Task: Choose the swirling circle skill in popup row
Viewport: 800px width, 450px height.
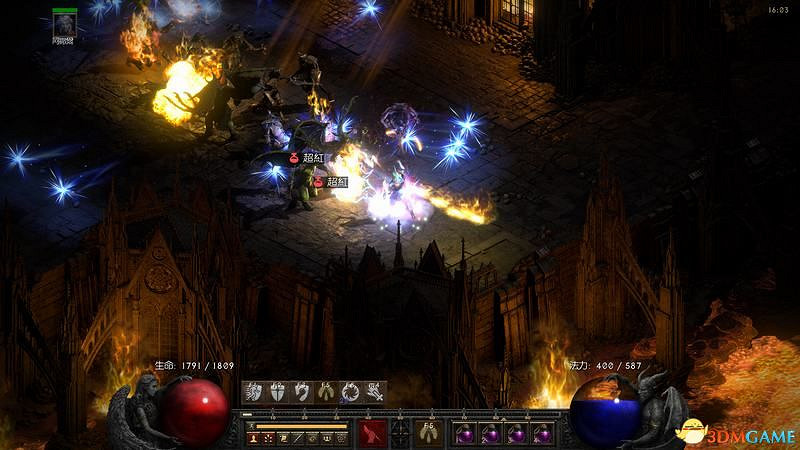Action: pos(350,392)
